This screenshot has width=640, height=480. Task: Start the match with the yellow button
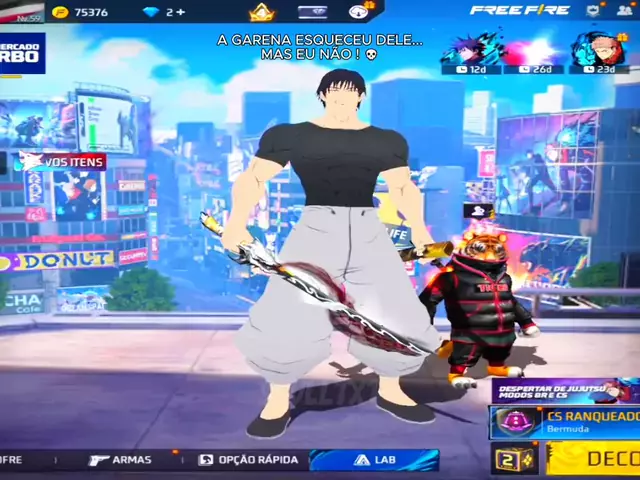click(593, 459)
